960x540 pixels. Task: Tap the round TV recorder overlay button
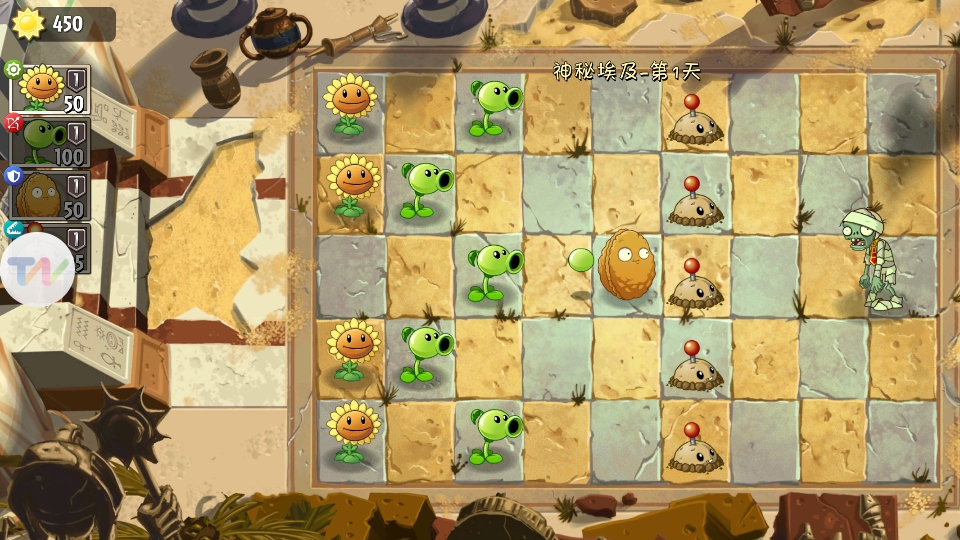coord(37,269)
